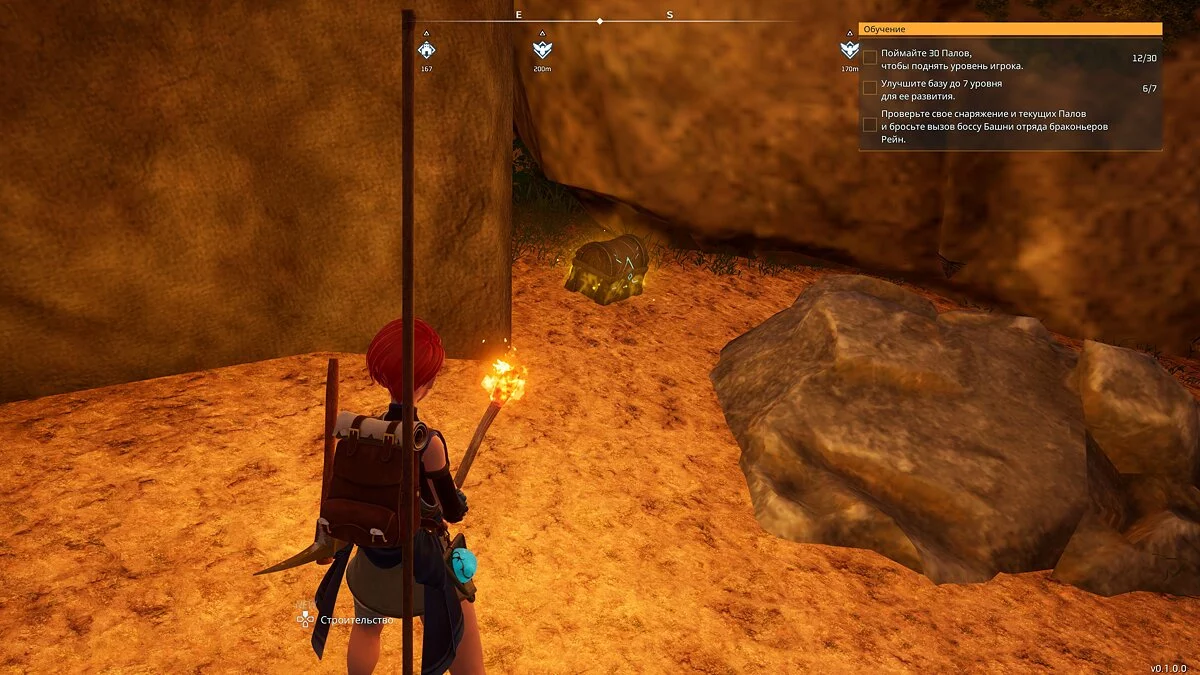
Task: Click the compass base marker labeled 167
Action: [427, 49]
